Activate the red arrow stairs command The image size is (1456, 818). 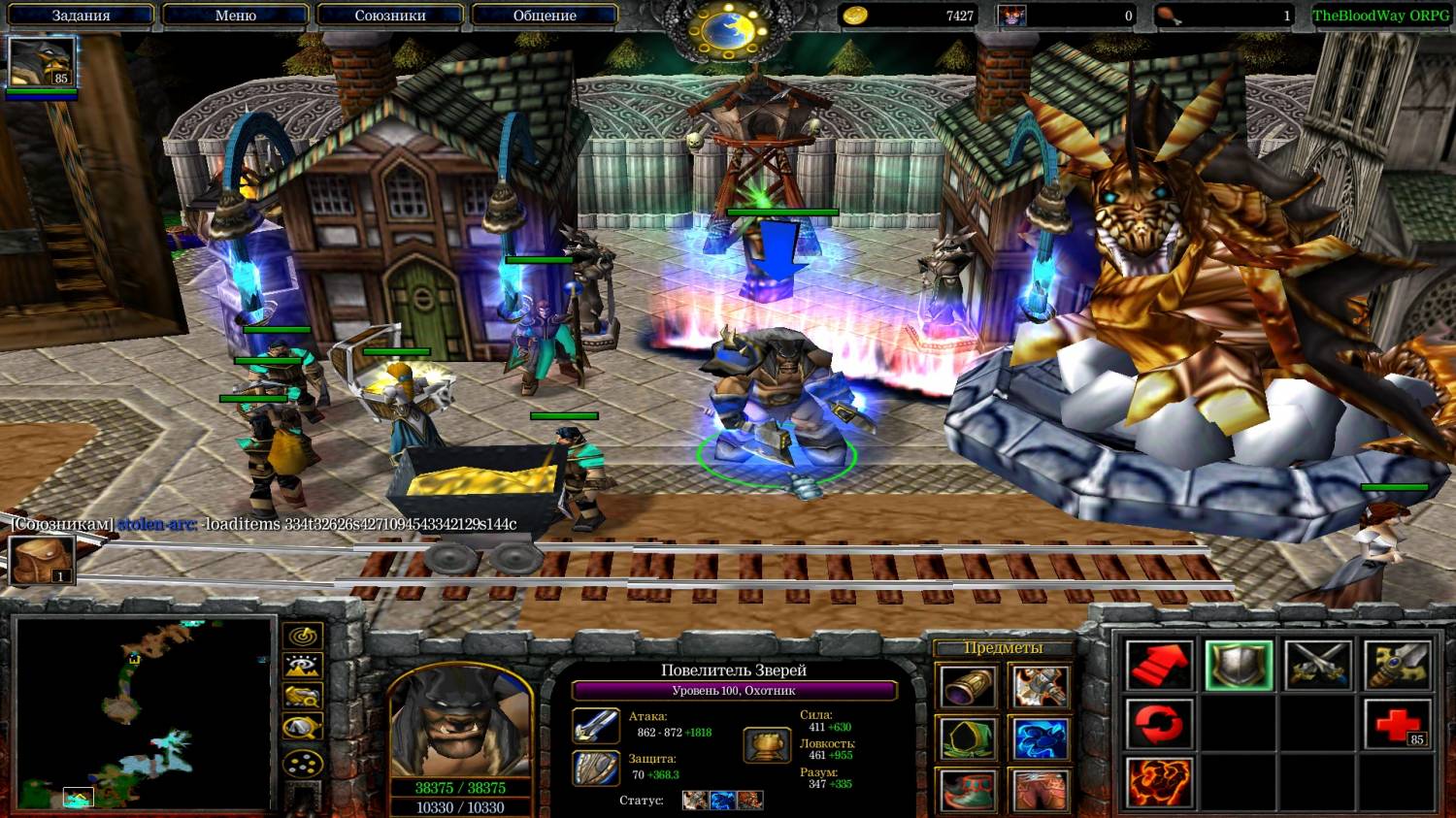pyautogui.click(x=1159, y=666)
